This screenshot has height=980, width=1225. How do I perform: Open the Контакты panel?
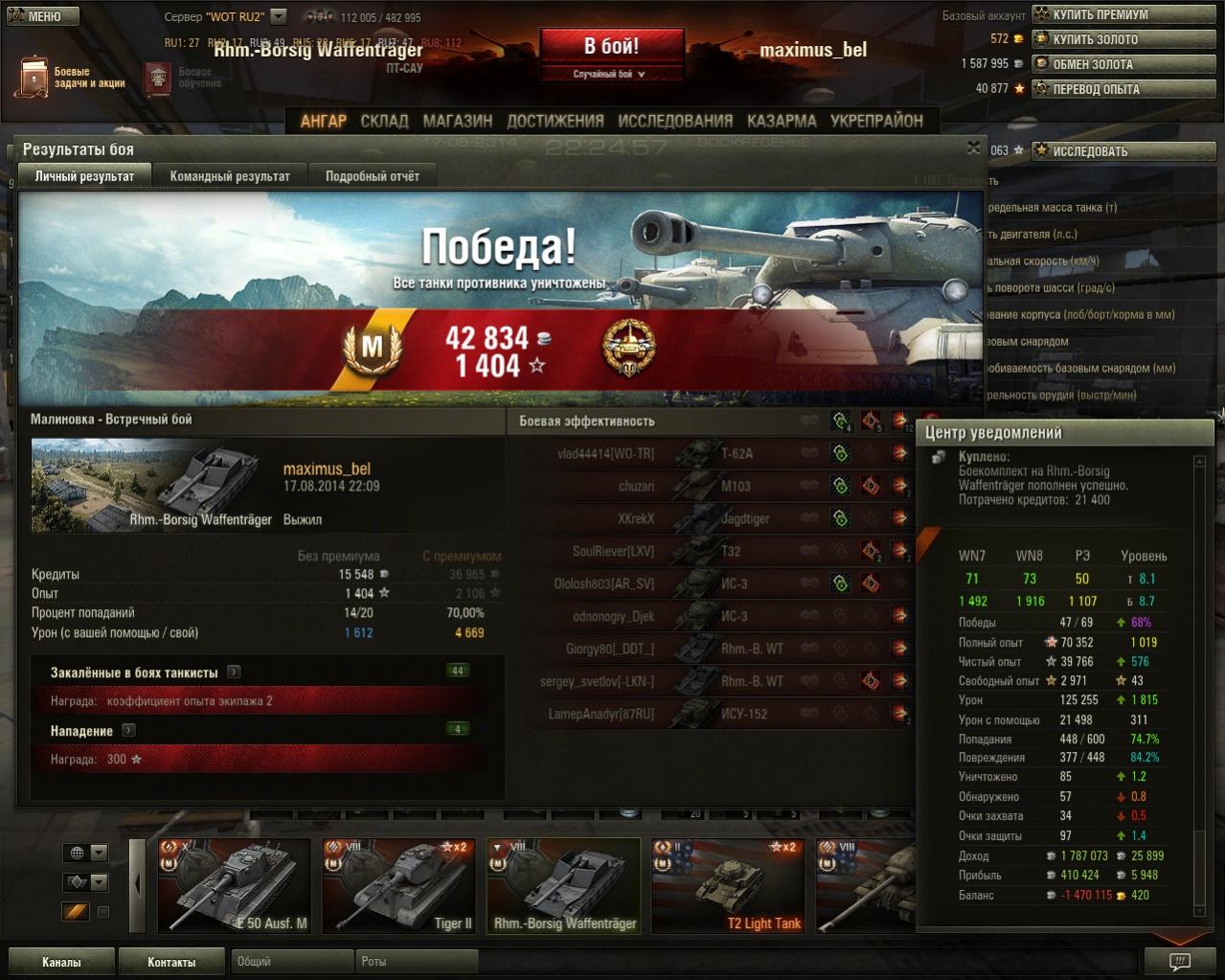171,962
